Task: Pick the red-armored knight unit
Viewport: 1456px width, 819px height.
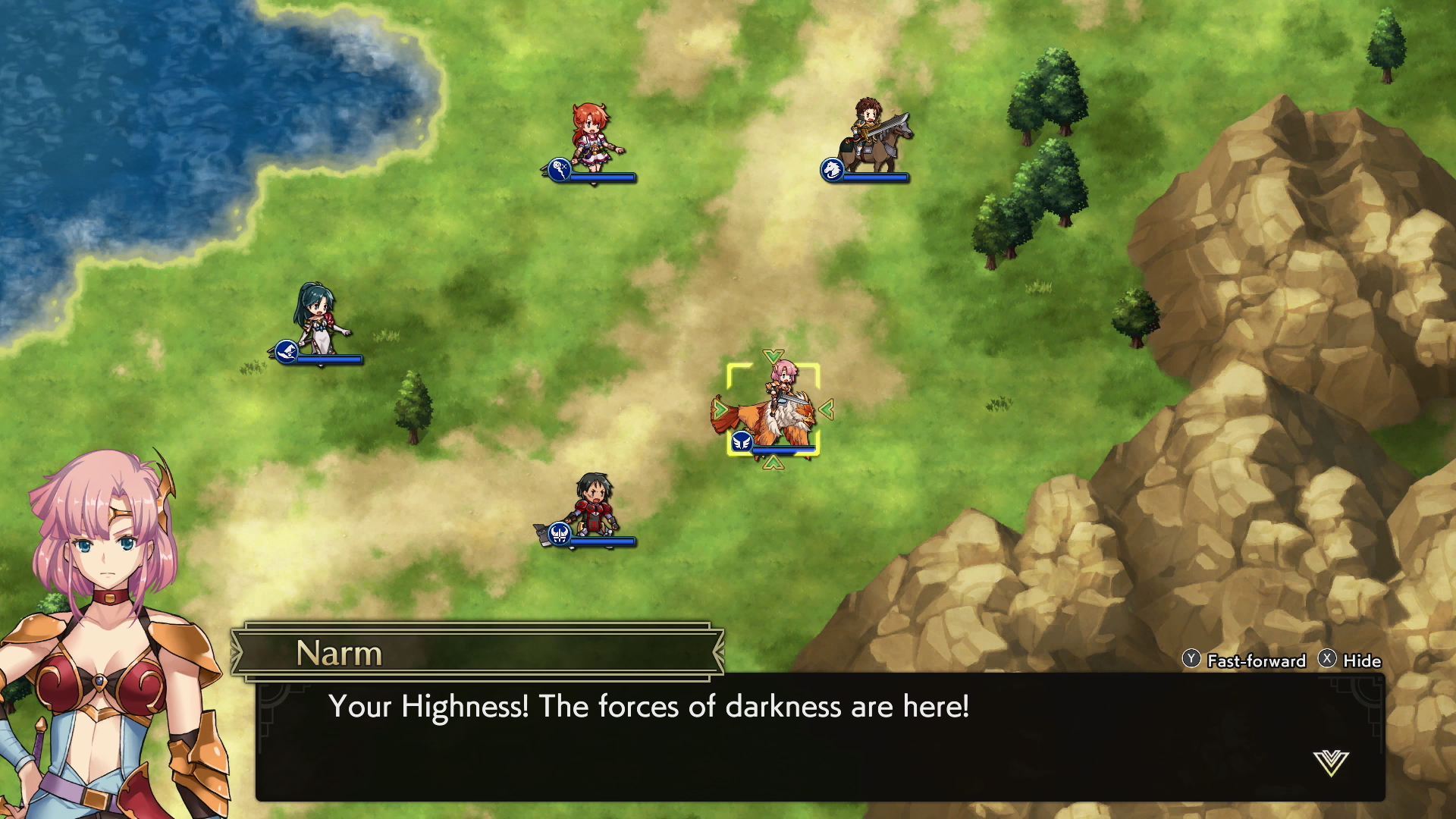Action: 594,506
